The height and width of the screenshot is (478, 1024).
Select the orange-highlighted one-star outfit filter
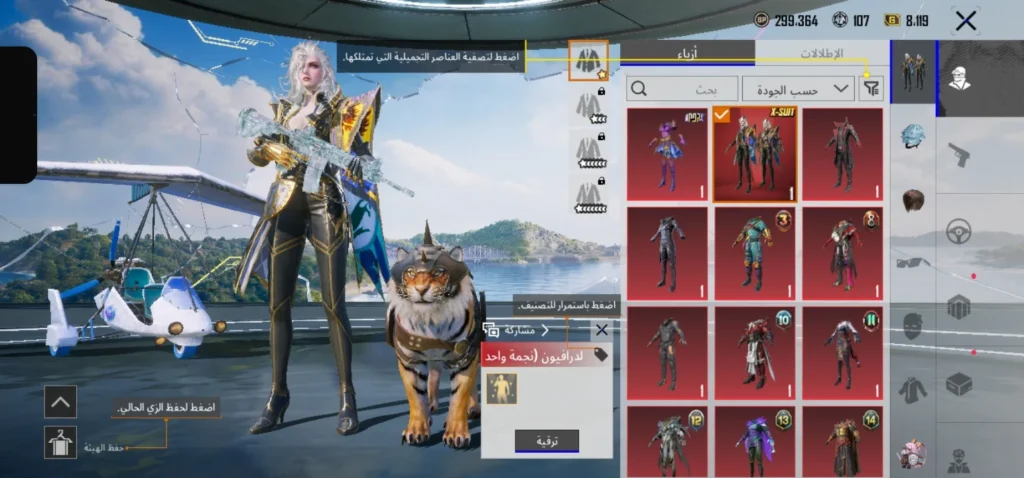click(588, 60)
